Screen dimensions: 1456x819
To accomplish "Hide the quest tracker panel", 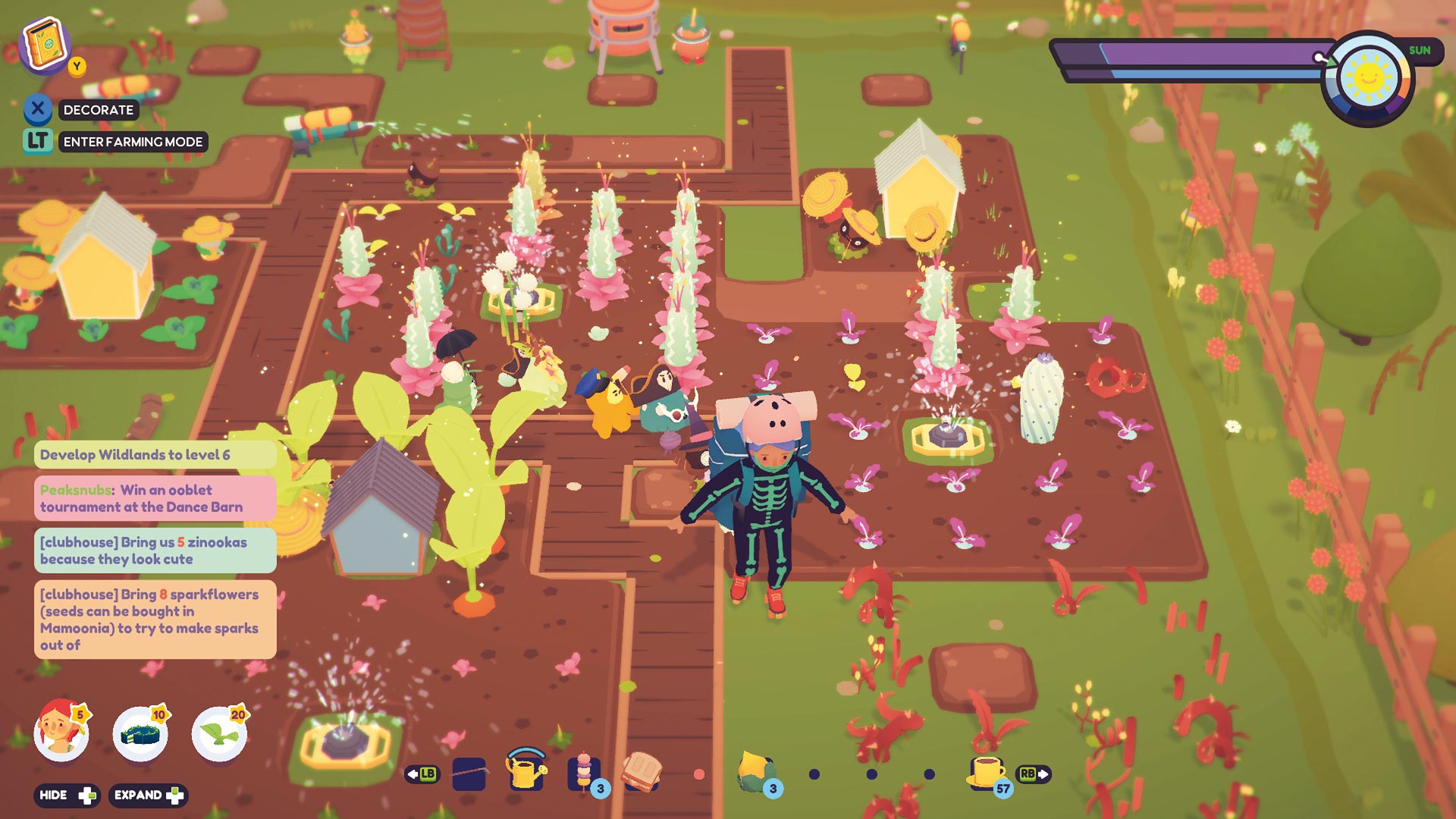I will [67, 796].
